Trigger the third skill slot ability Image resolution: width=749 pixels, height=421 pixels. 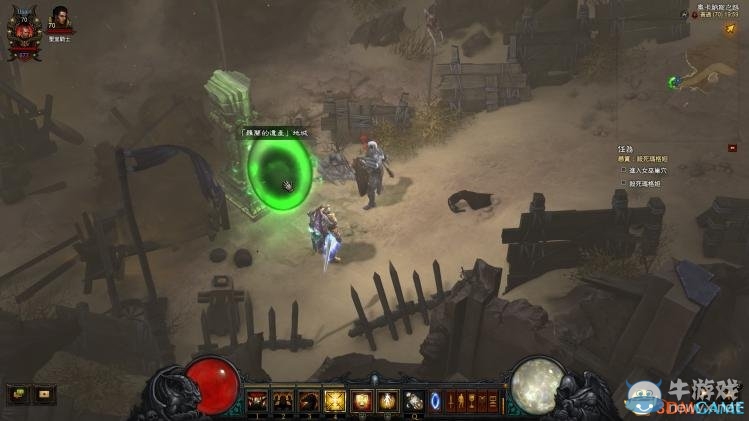pos(309,401)
